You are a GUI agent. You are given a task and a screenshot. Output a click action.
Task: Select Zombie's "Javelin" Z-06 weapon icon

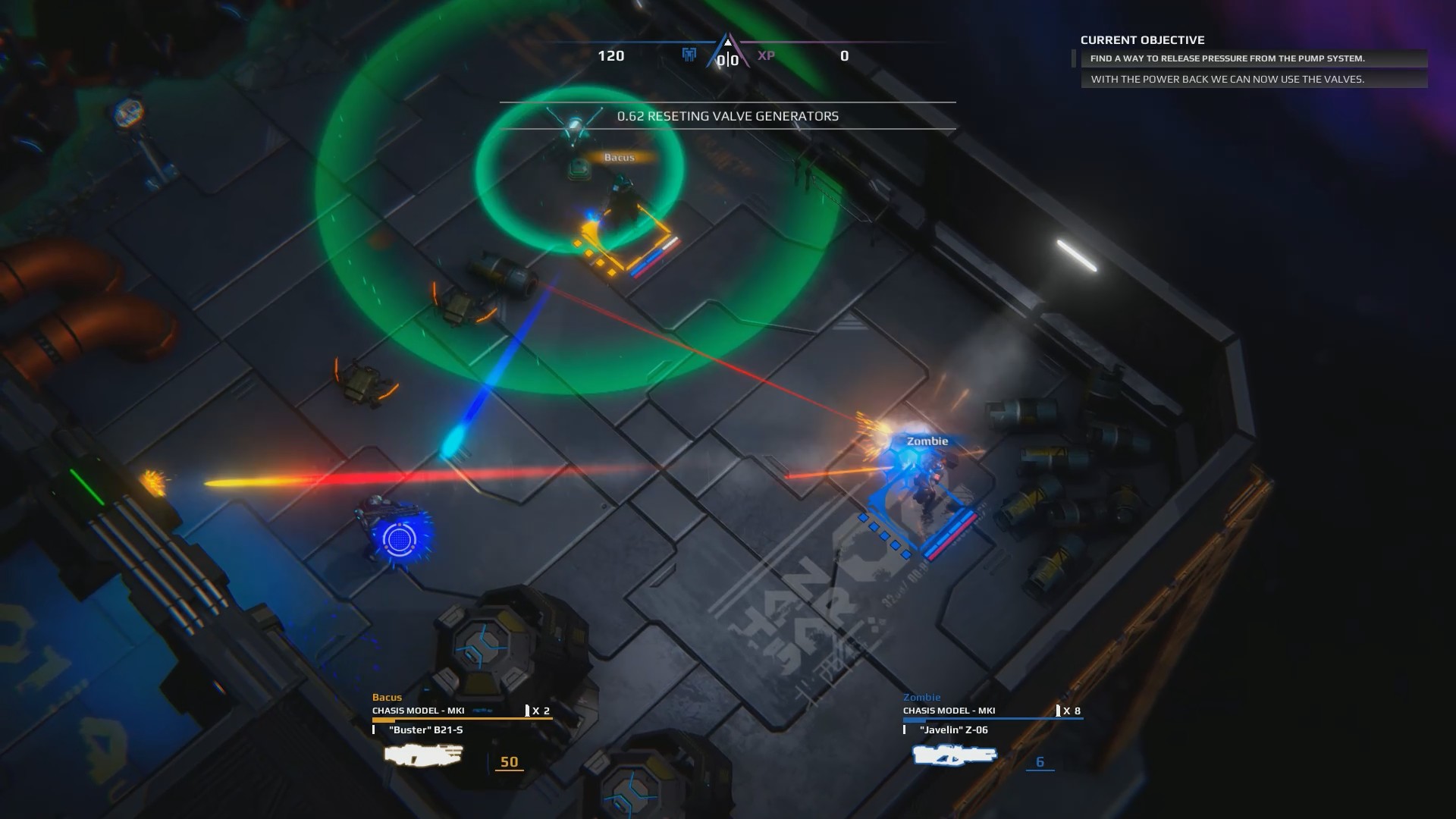(953, 755)
